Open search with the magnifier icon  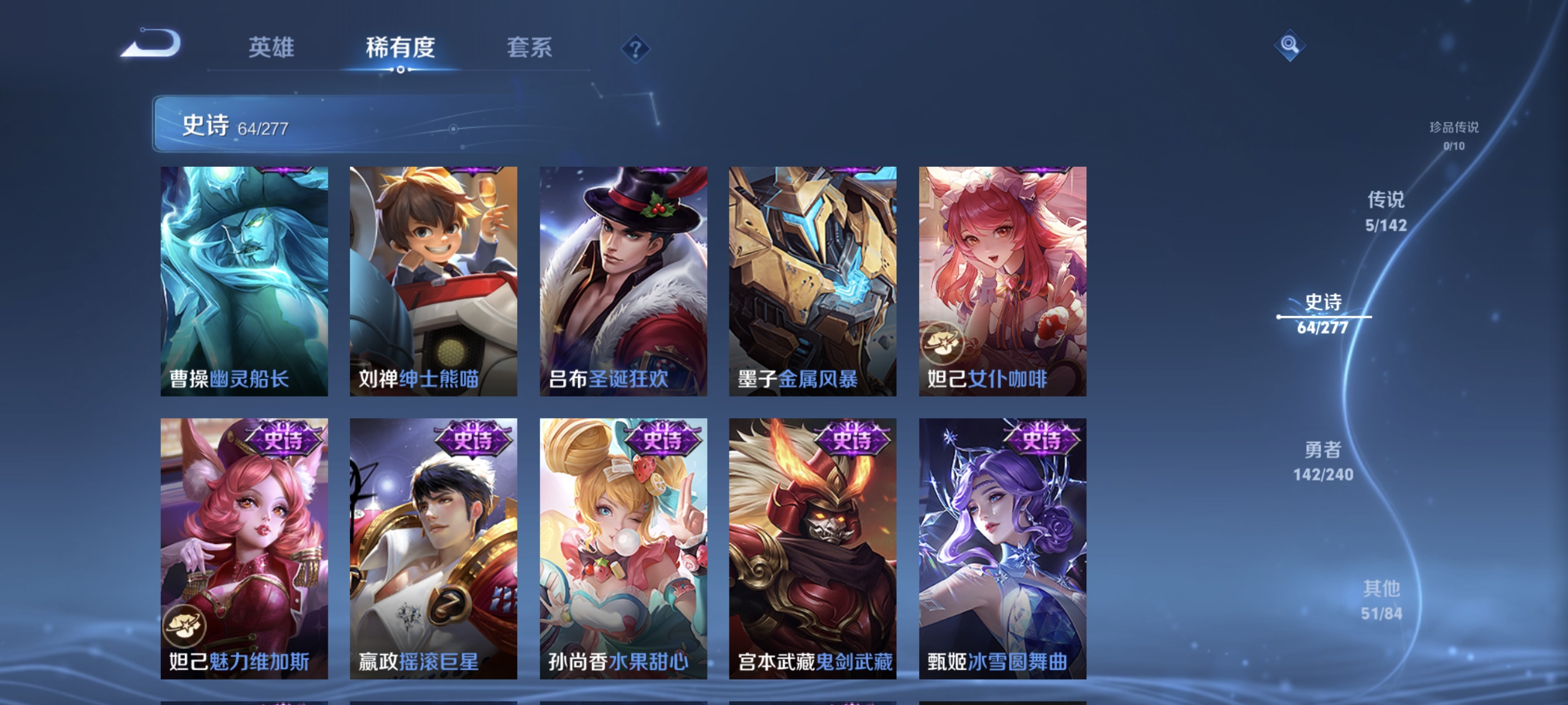pos(1290,44)
